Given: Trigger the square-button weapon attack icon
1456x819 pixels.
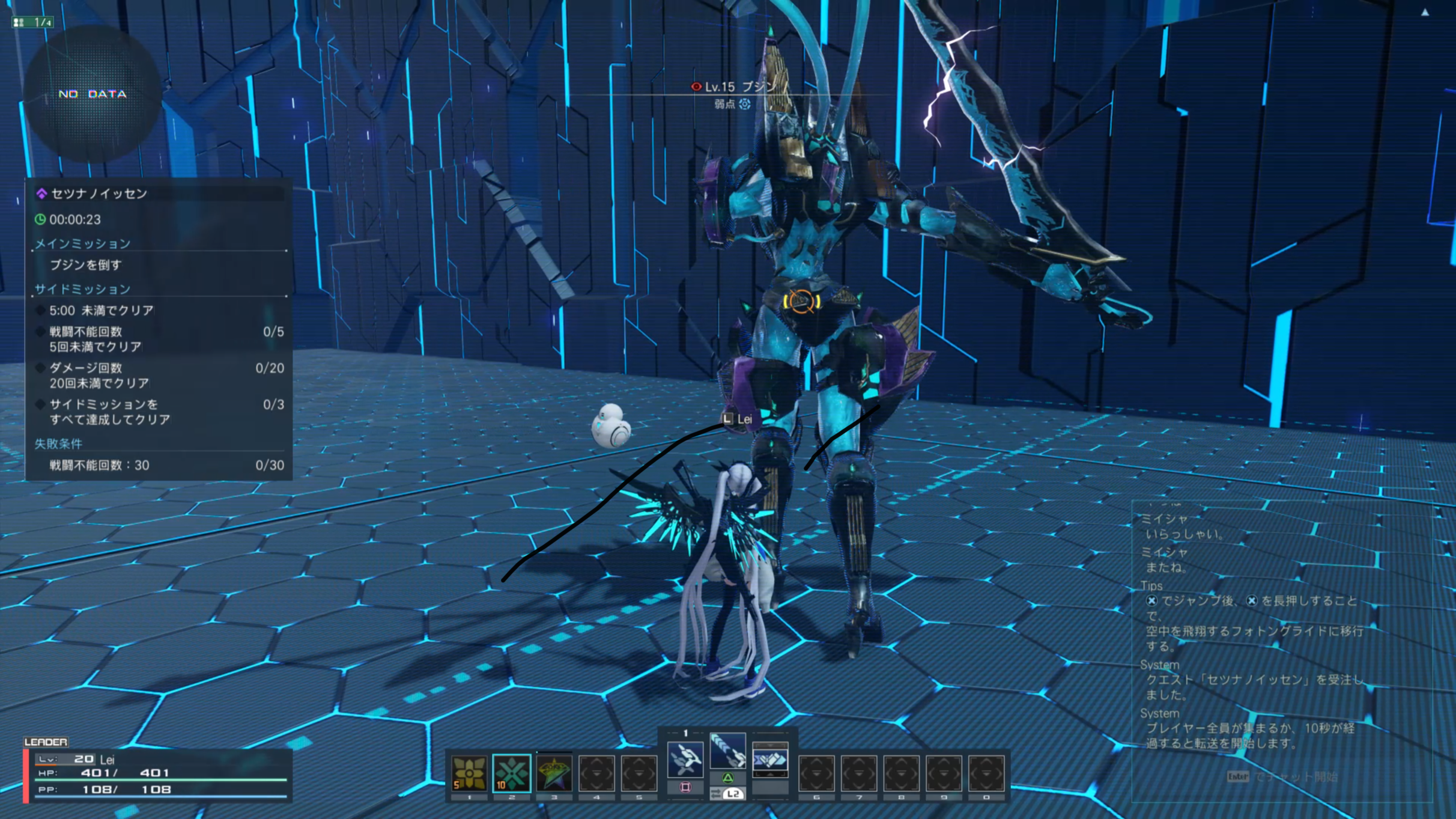Looking at the screenshot, I should click(685, 760).
